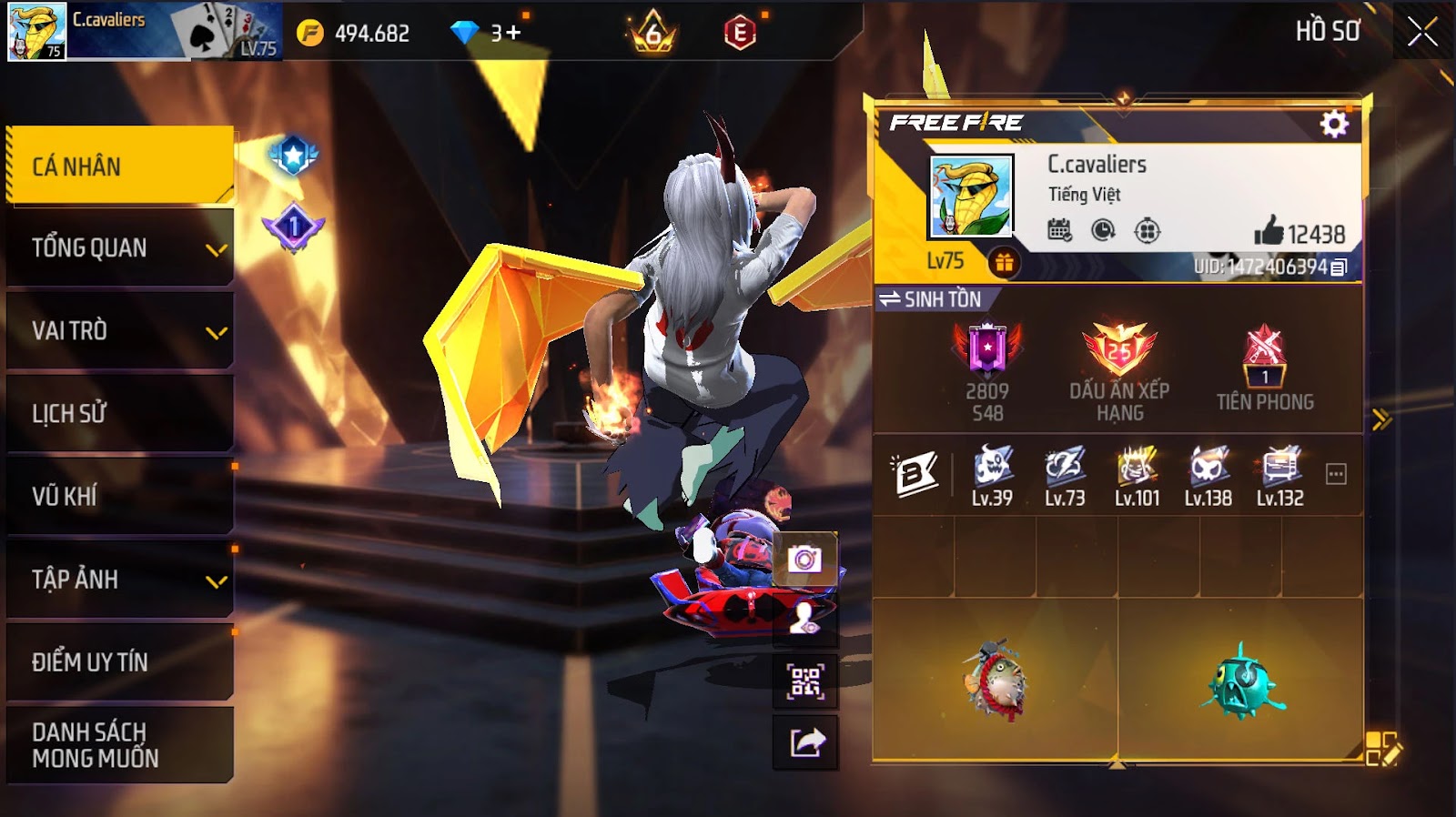Viewport: 1456px width, 817px height.
Task: Close the HỒ SƠ profile screen
Action: coord(1422,33)
